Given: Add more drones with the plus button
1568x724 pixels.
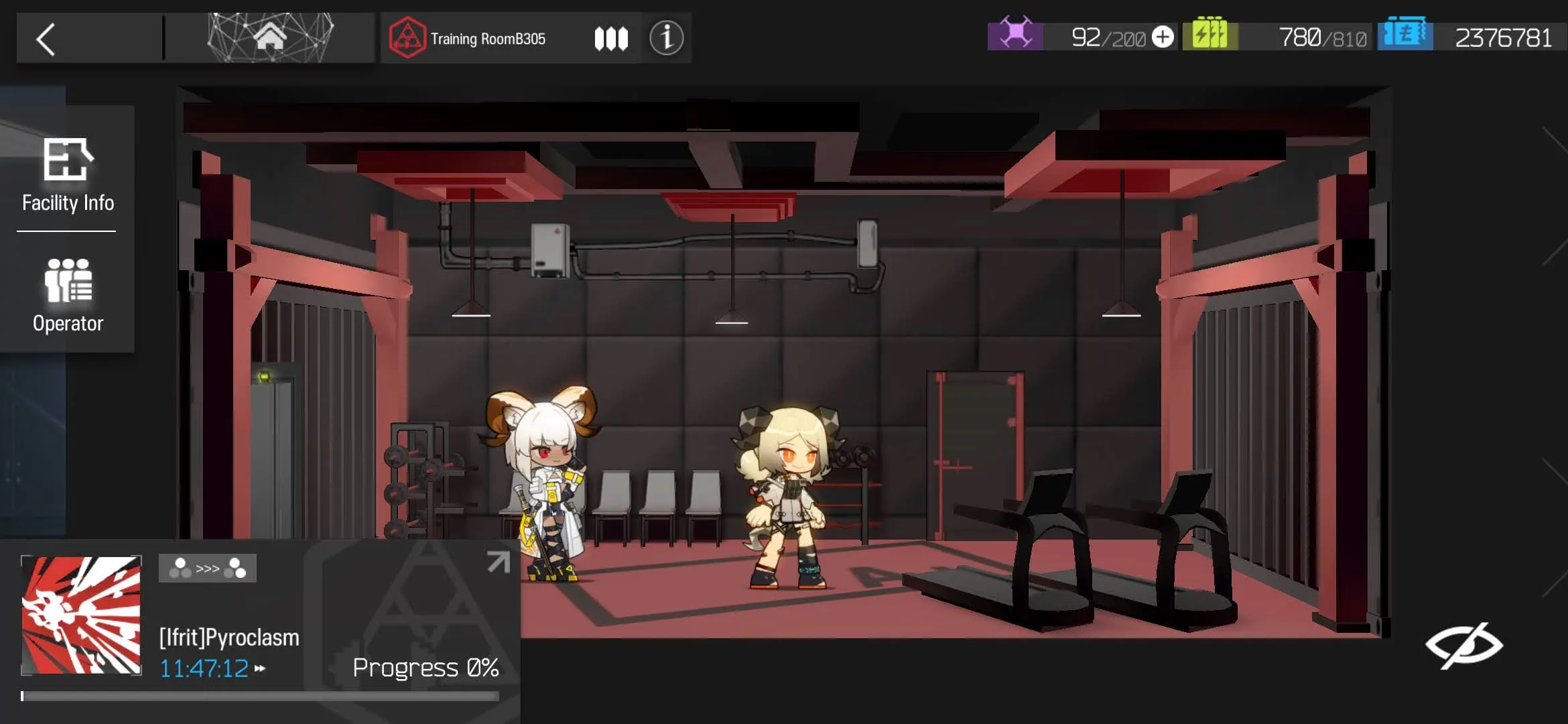Looking at the screenshot, I should click(x=1163, y=38).
